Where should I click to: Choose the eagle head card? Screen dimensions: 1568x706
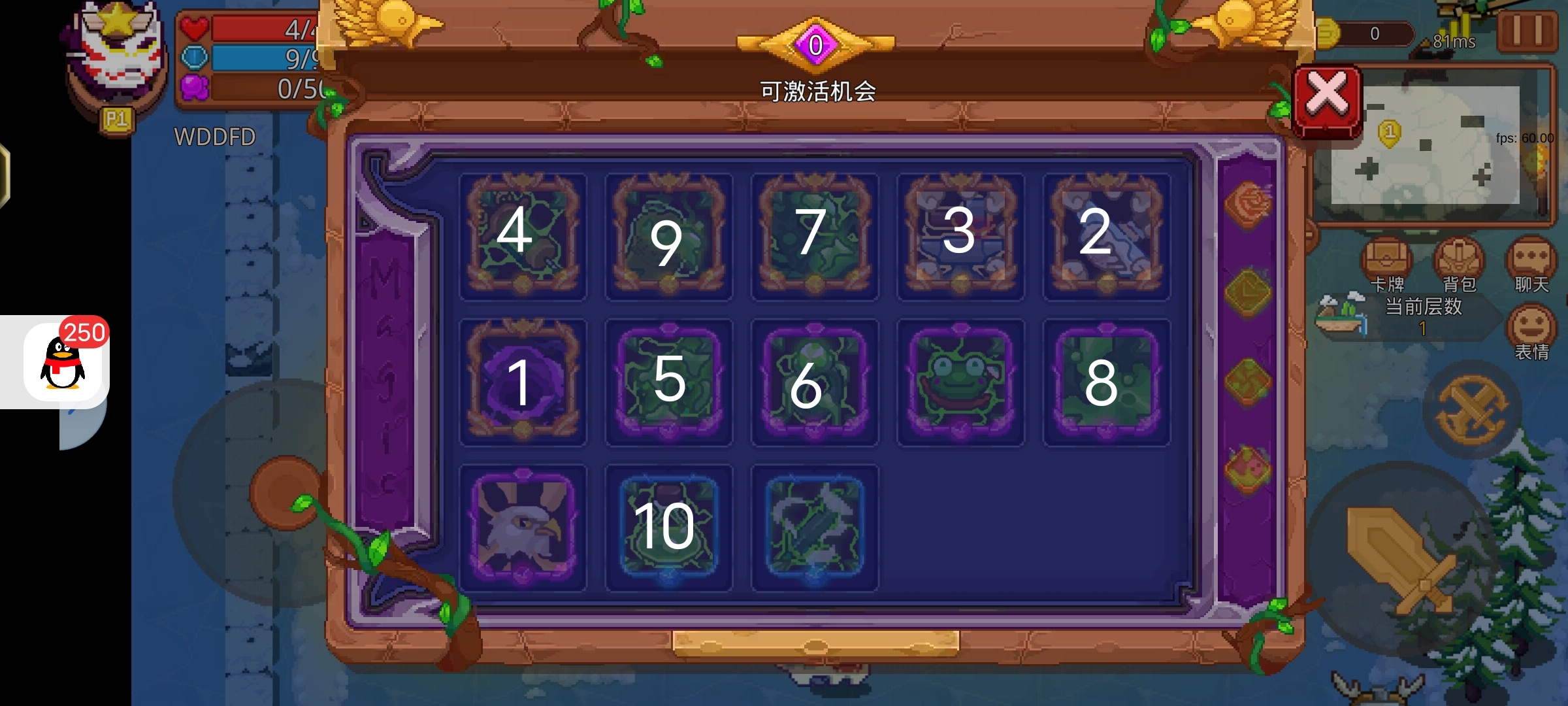[522, 528]
